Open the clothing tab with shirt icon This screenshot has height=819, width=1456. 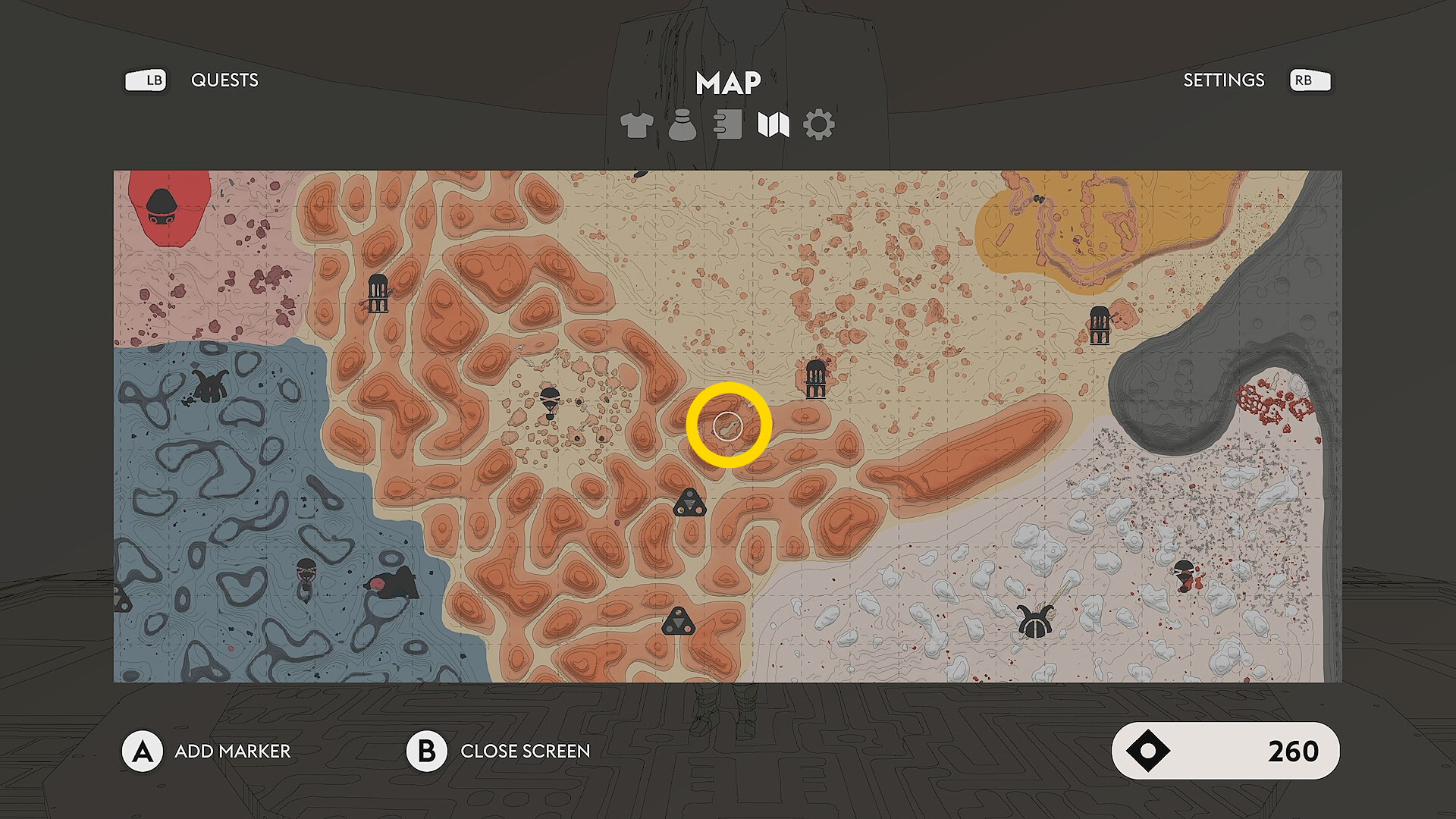point(636,125)
